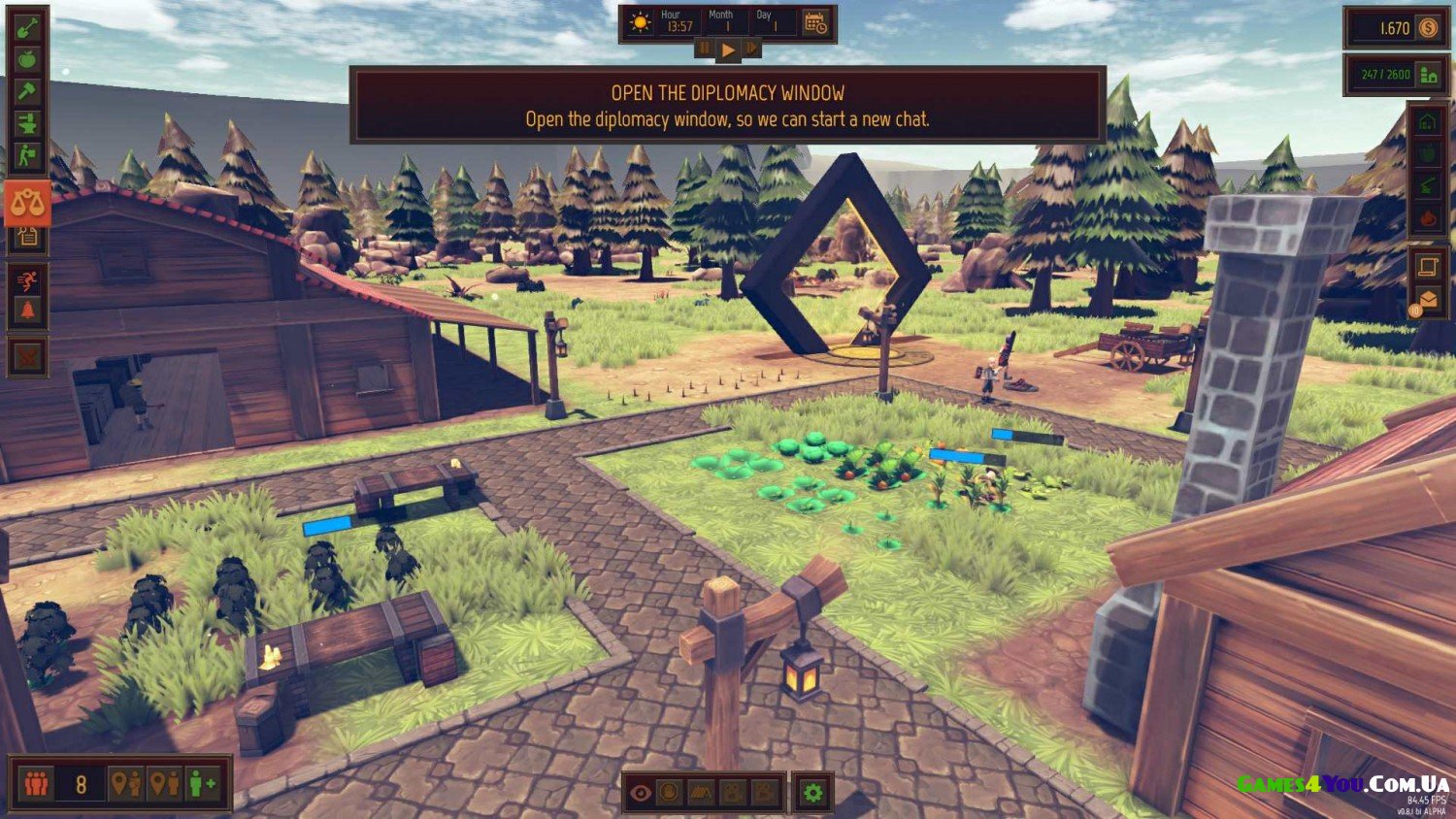This screenshot has height=819, width=1456.
Task: Pause the game time
Action: coord(705,49)
